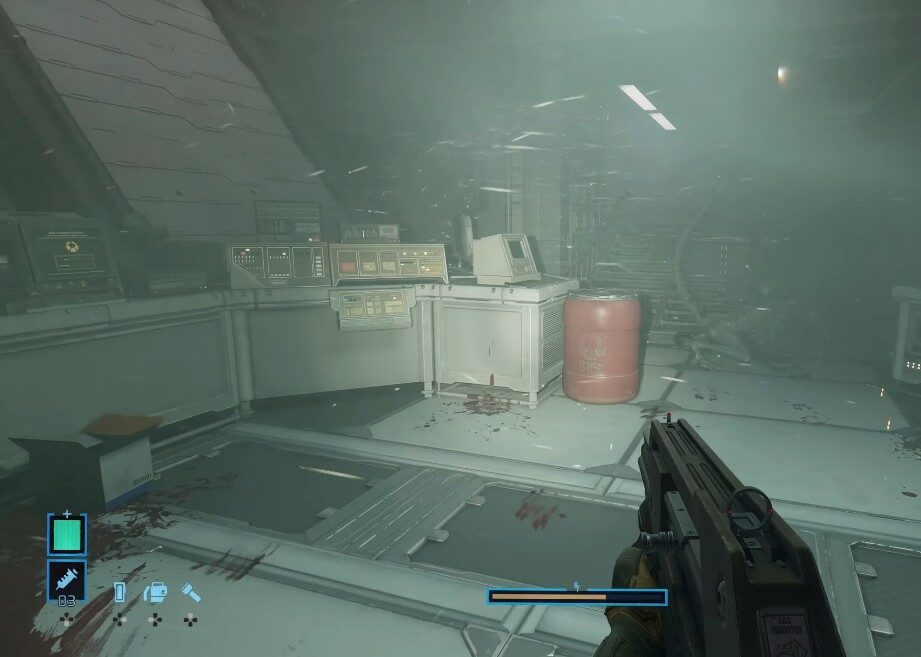Select the scanner gadget icon beside the flashlight
The image size is (921, 657).
coord(155,592)
